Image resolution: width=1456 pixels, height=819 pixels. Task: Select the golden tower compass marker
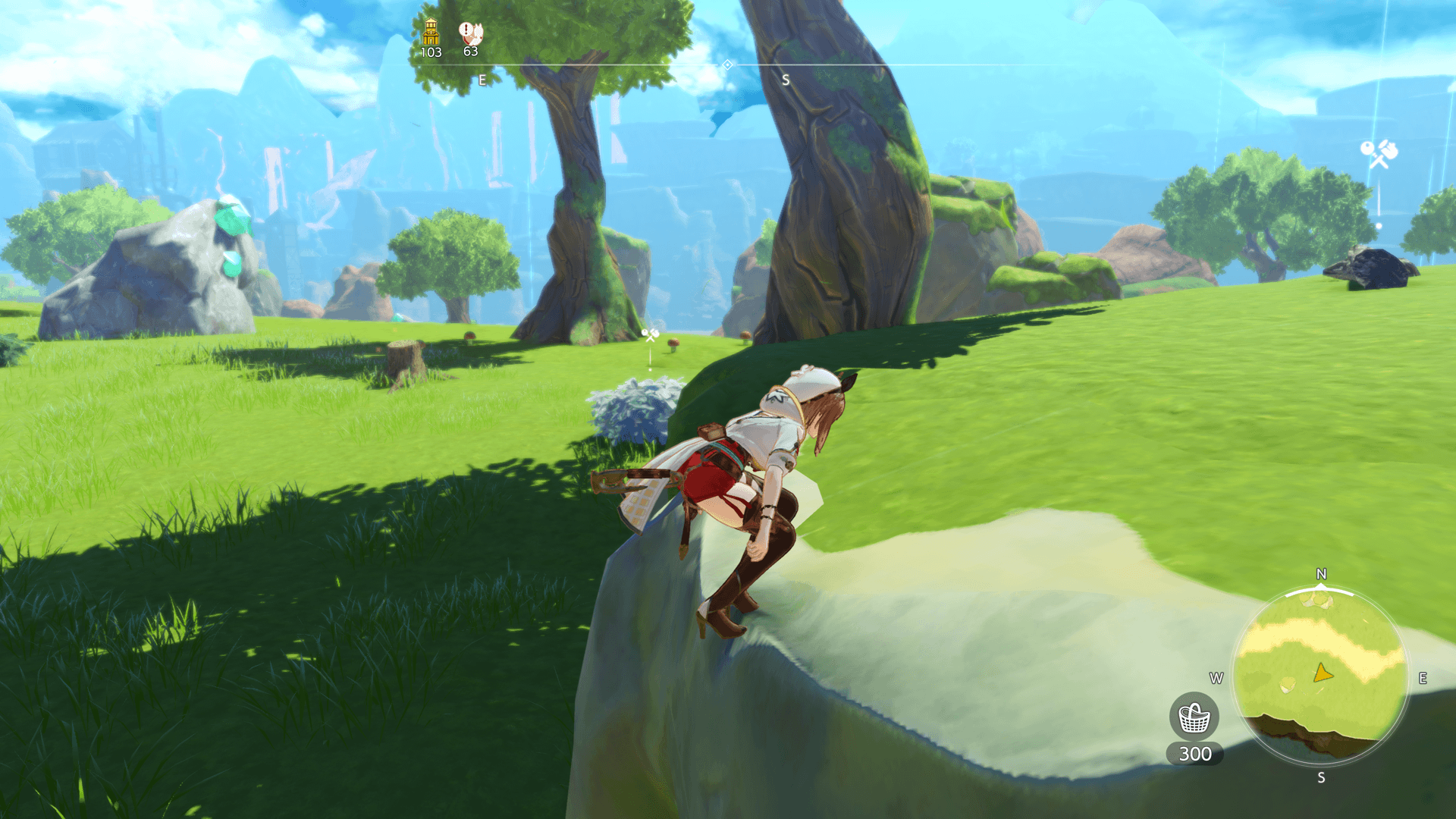(x=431, y=32)
